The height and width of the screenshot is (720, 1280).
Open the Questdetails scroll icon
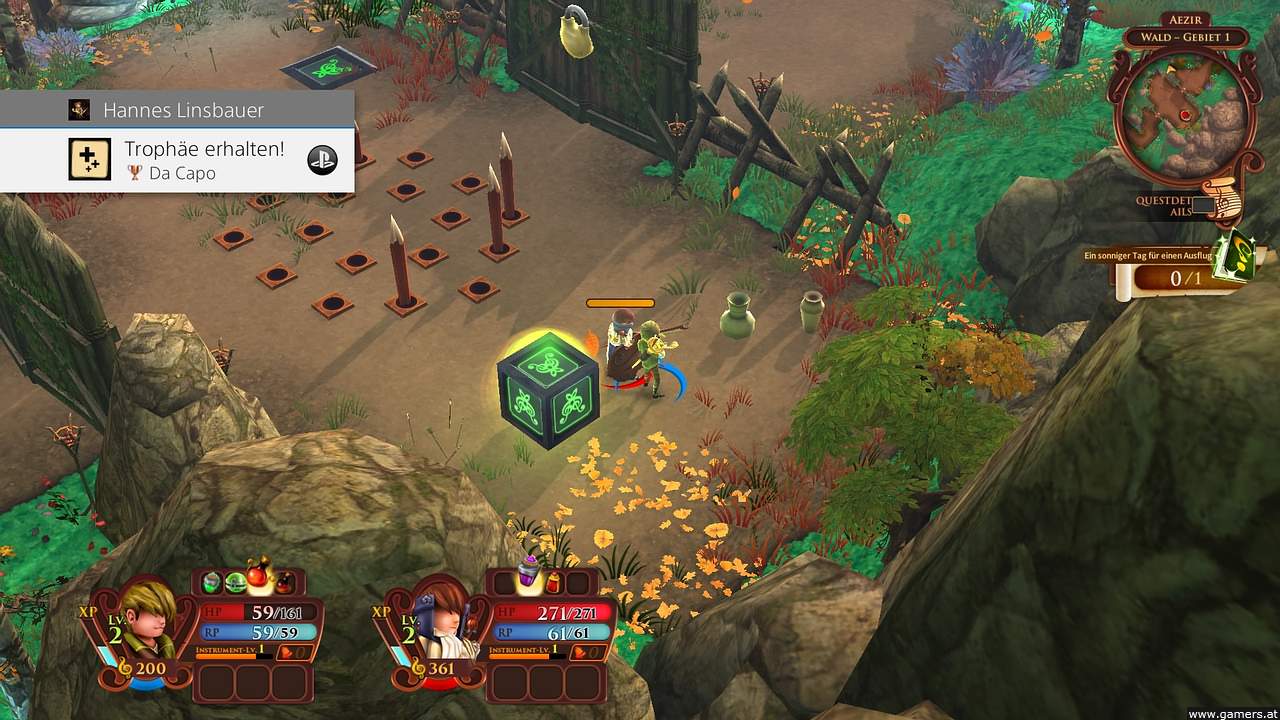point(1222,200)
